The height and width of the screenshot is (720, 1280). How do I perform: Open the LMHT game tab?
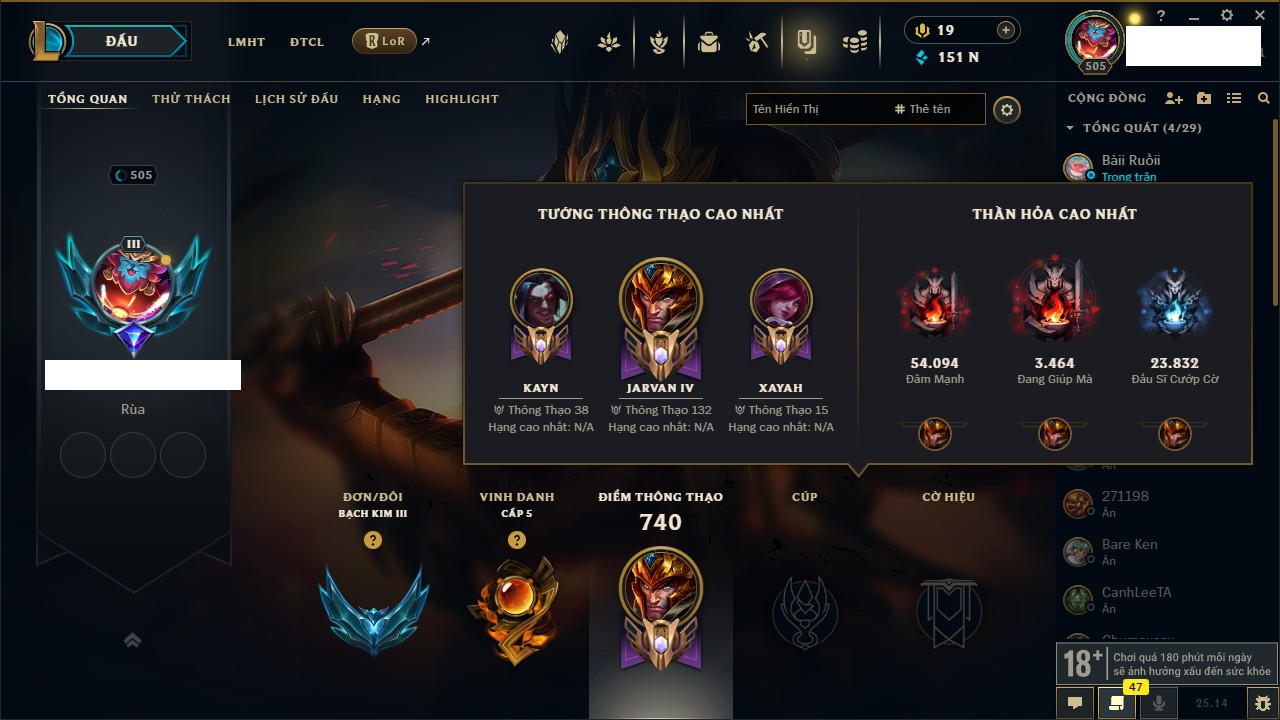click(246, 42)
